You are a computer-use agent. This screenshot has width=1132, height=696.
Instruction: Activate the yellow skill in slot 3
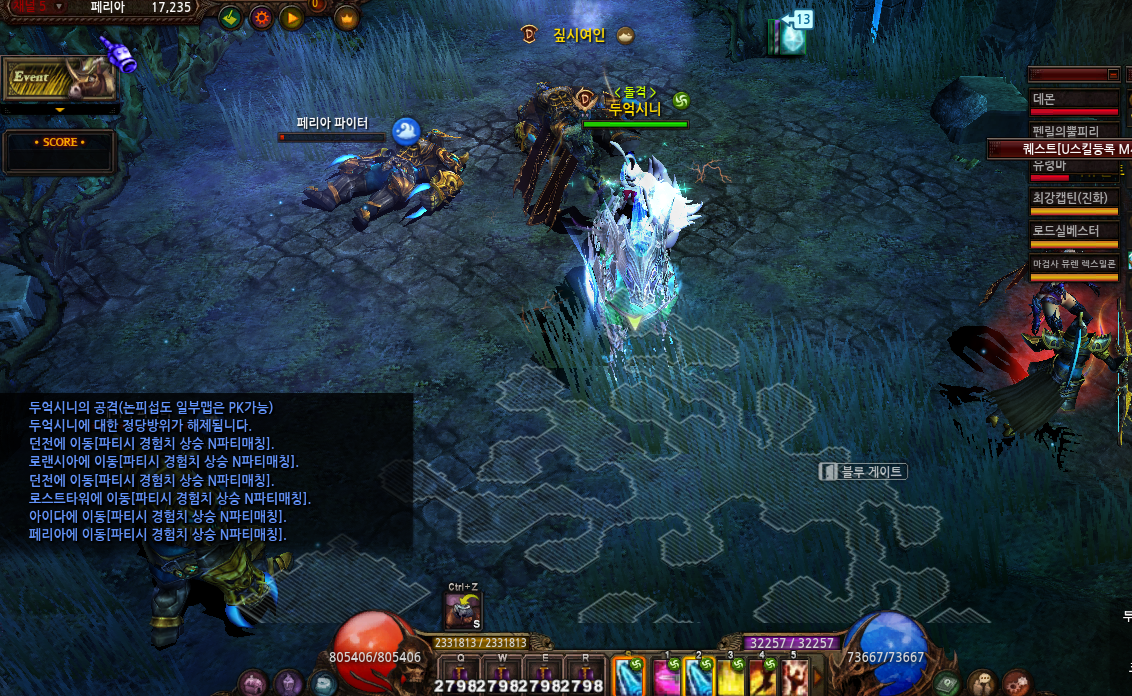click(x=731, y=677)
